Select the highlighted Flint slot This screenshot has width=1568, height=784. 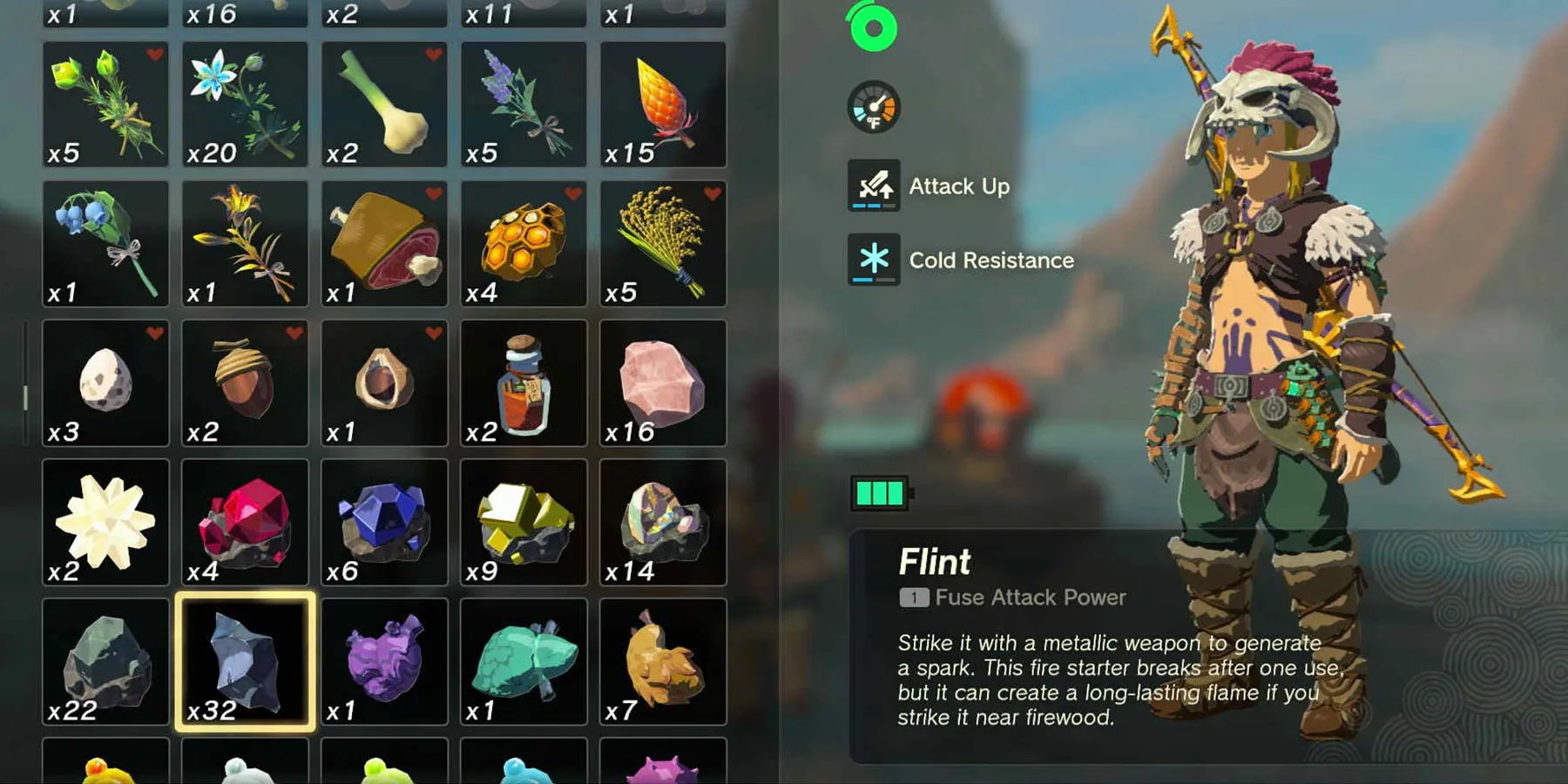pos(245,662)
